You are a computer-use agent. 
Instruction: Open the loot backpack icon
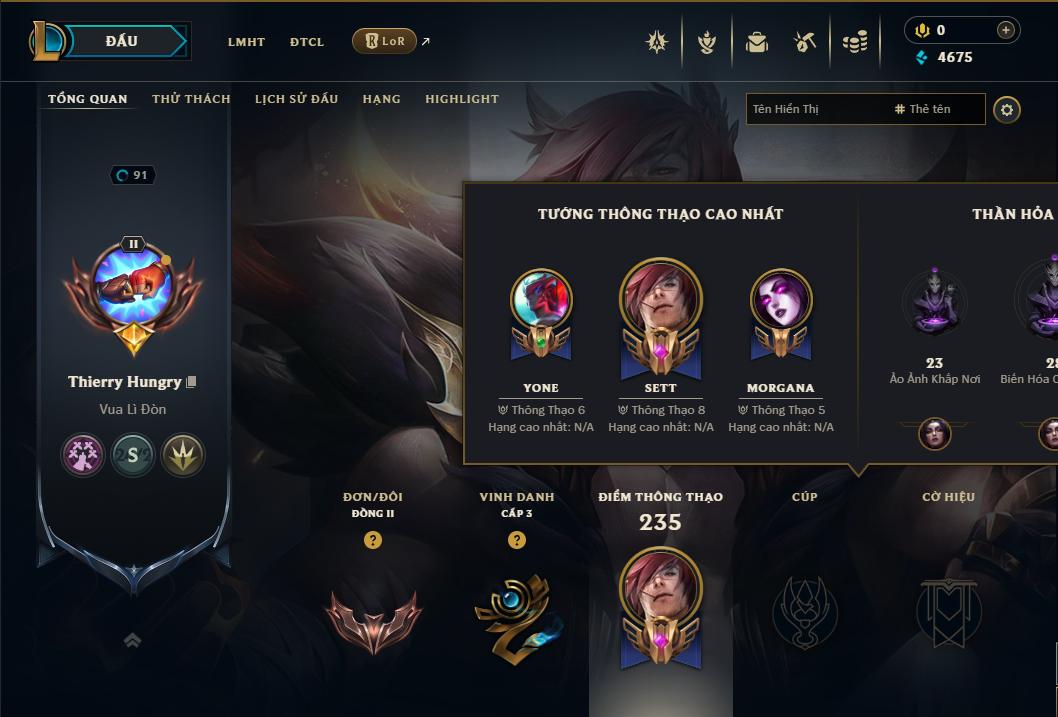coord(757,42)
